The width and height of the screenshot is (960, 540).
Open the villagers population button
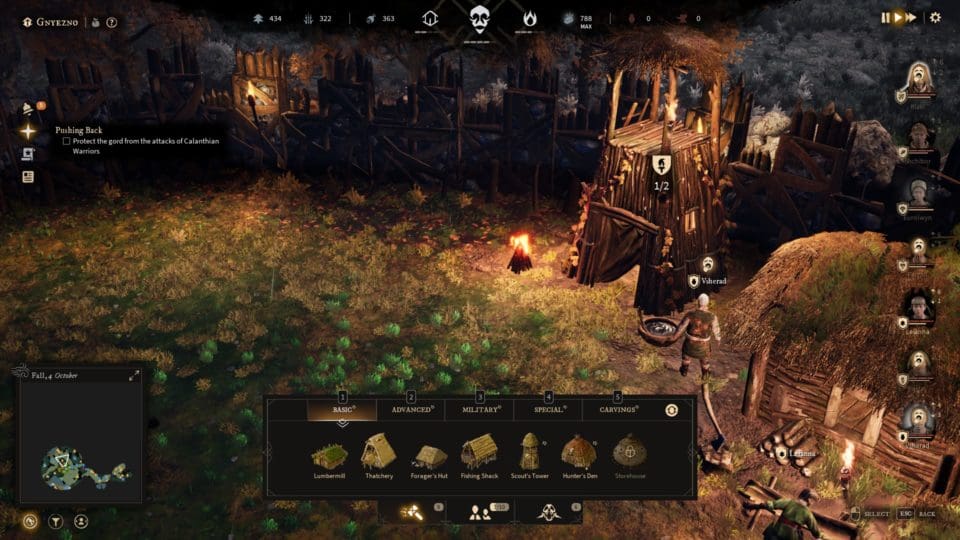tap(480, 512)
